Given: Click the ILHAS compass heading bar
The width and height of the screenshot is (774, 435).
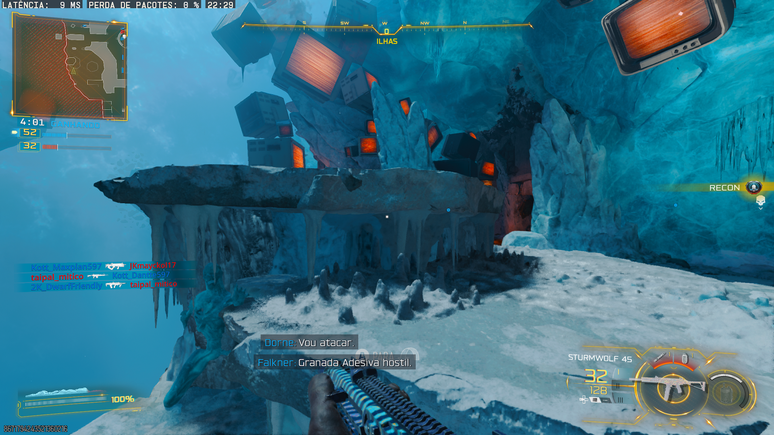Looking at the screenshot, I should click(x=386, y=30).
